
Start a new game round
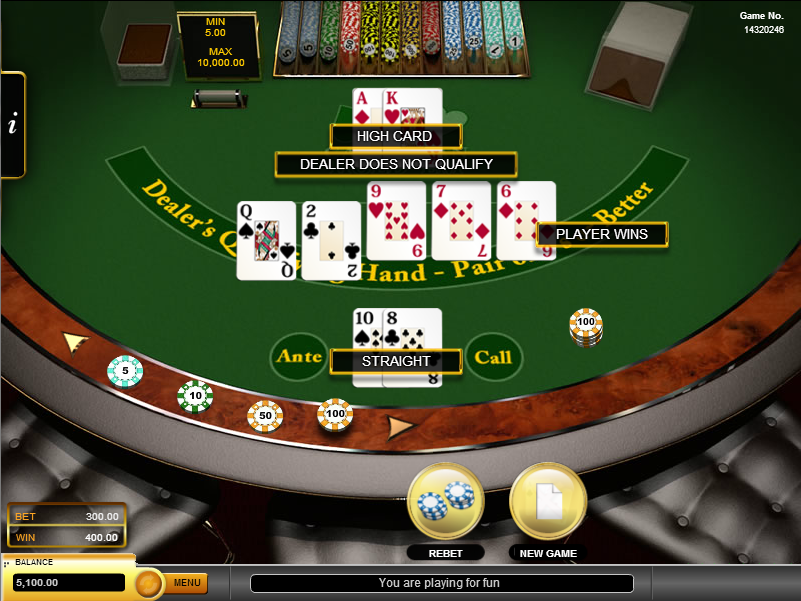[x=546, y=501]
